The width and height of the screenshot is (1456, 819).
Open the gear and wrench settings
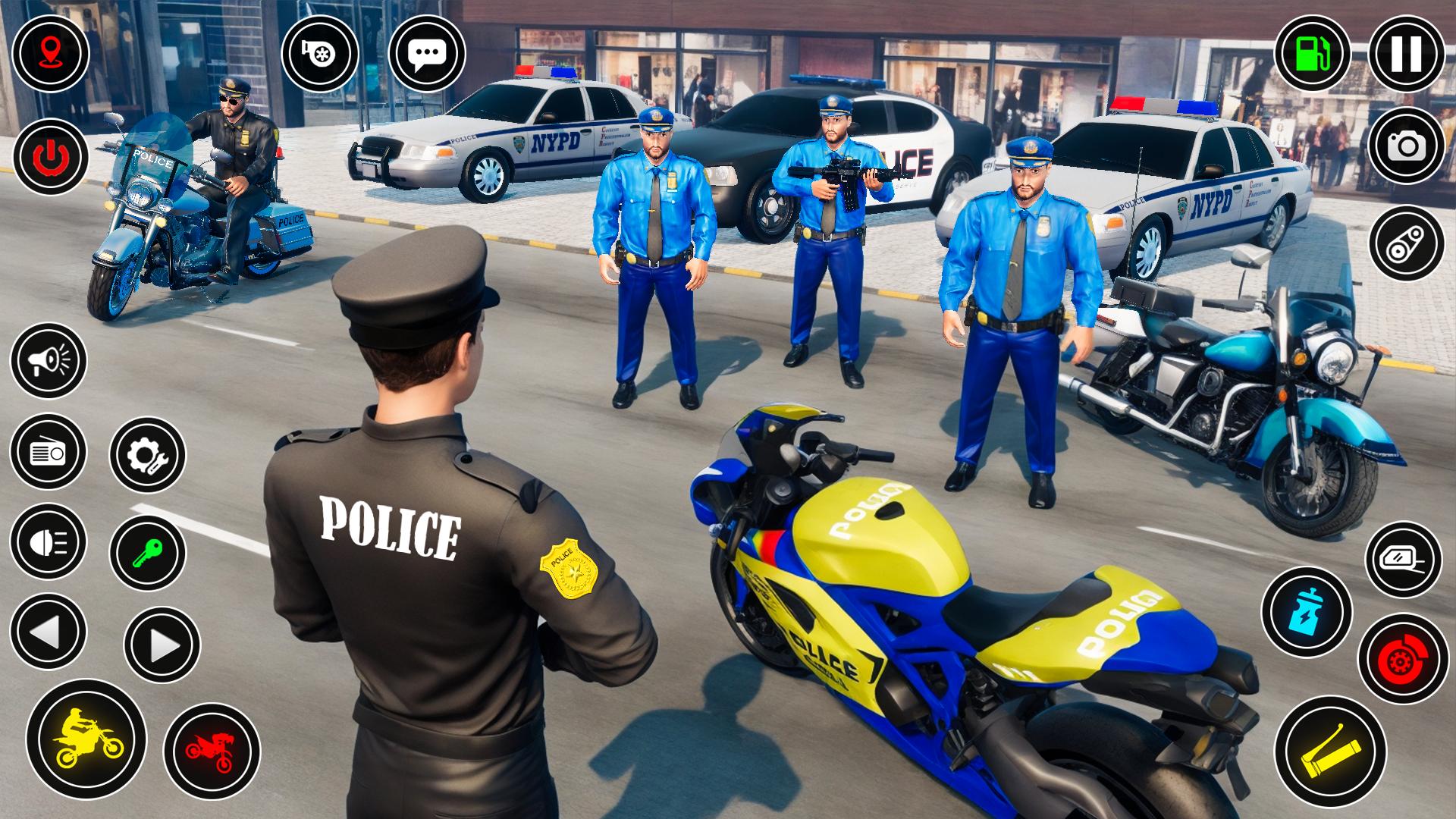[147, 455]
